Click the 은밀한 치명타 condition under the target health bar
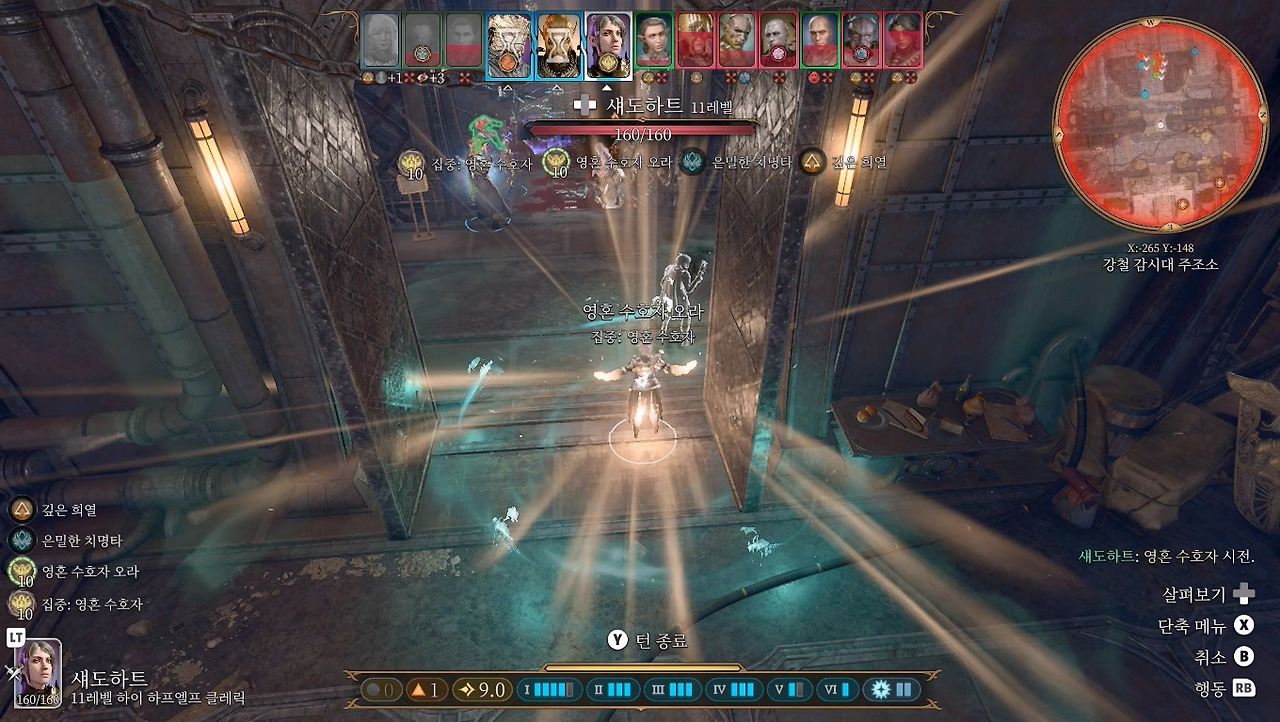This screenshot has width=1280, height=722. pos(692,161)
